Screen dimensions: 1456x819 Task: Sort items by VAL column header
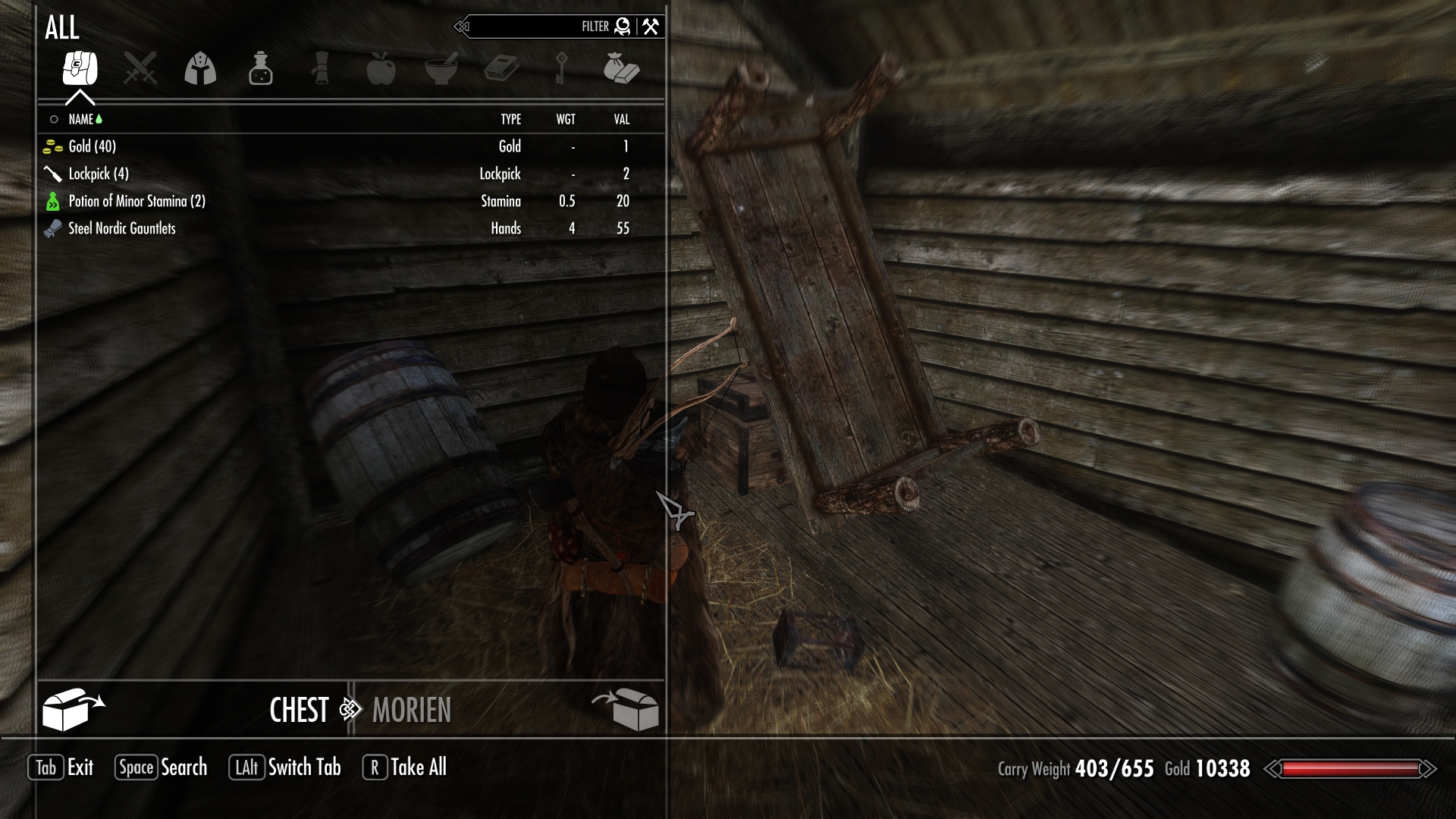pyautogui.click(x=622, y=119)
